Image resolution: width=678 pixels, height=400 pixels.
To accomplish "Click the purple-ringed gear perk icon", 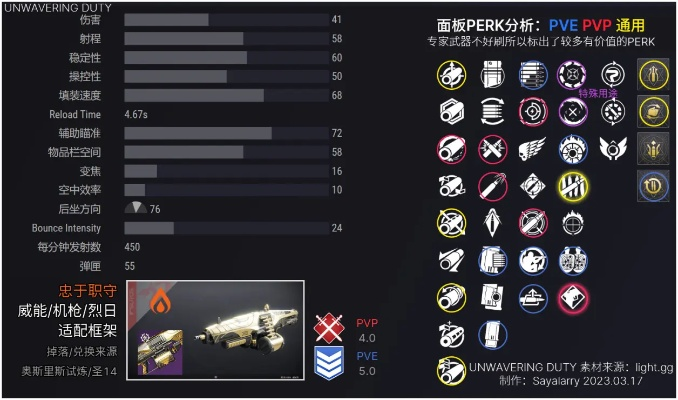I will [572, 74].
